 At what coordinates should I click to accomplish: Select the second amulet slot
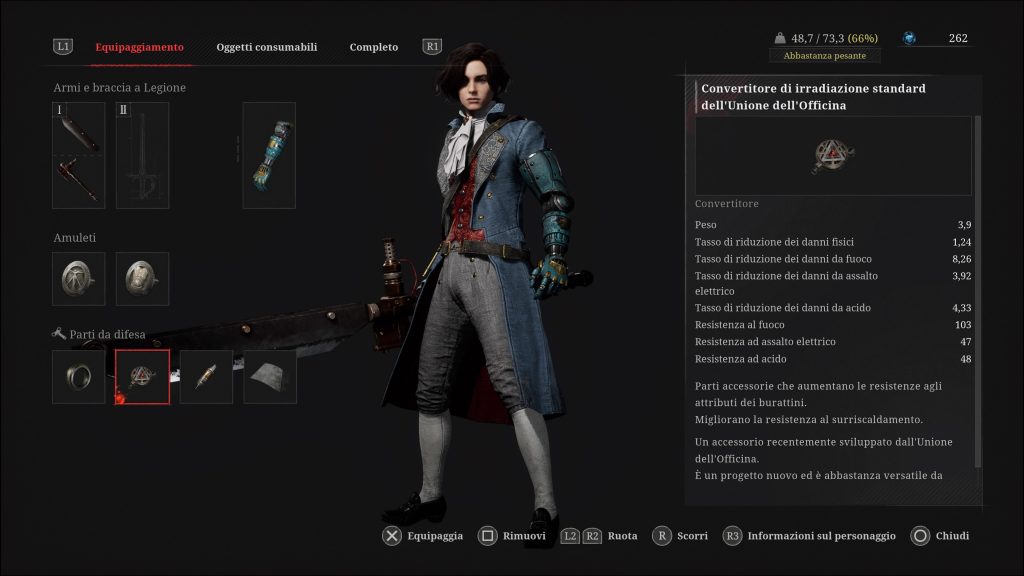(x=142, y=278)
